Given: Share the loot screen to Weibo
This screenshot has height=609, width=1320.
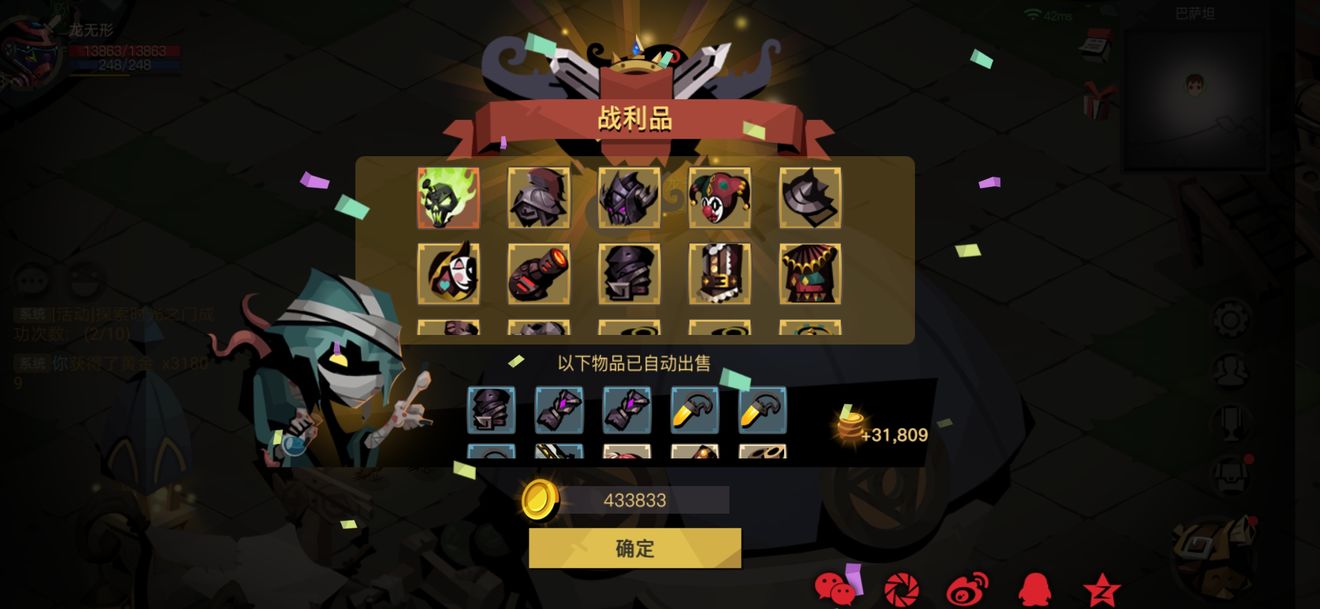Looking at the screenshot, I should (x=967, y=589).
